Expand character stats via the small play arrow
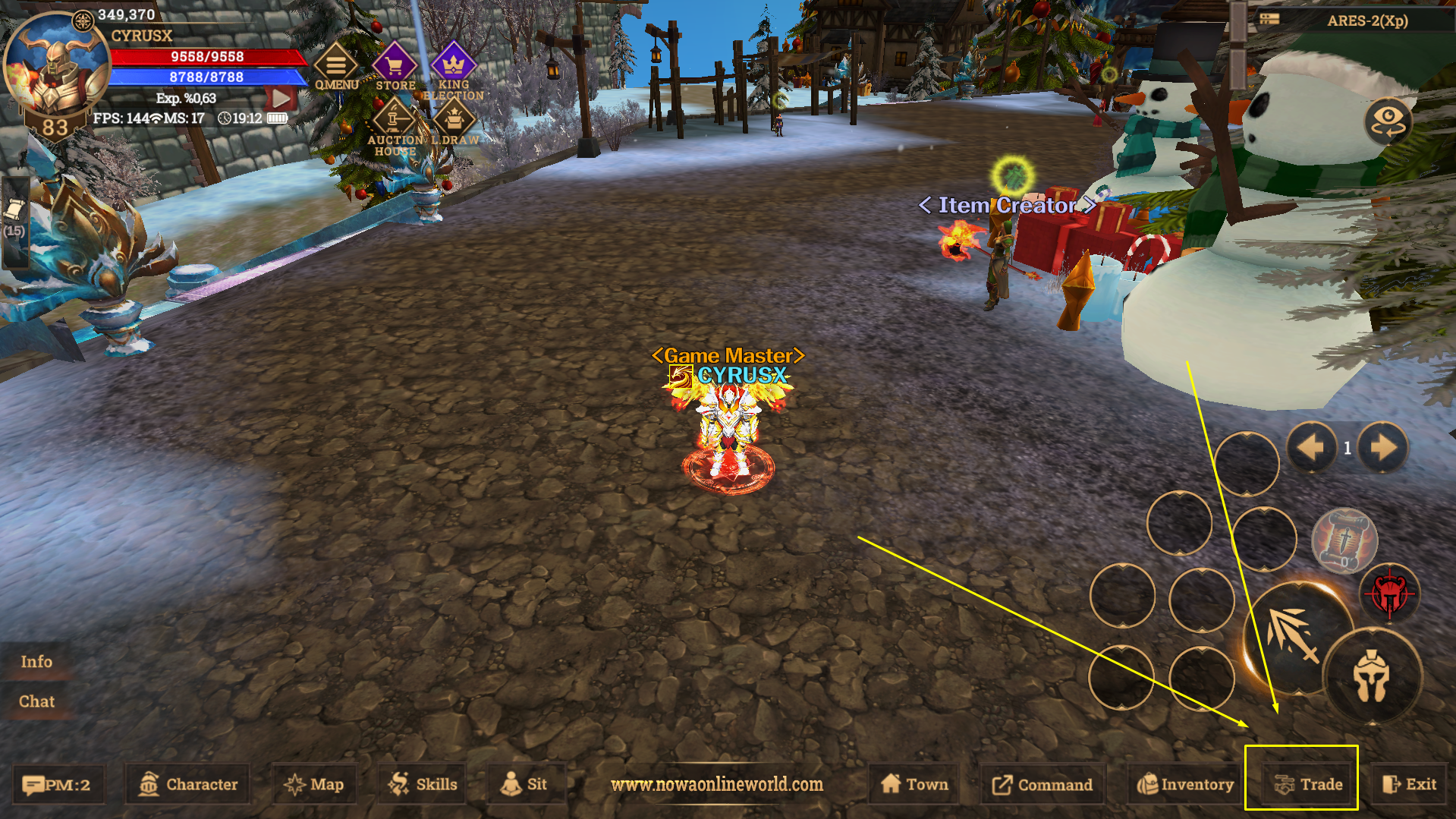1456x819 pixels. 281,97
